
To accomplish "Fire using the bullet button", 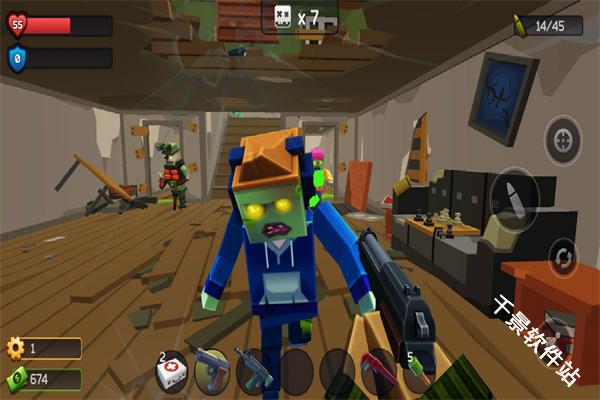I will 518,195.
